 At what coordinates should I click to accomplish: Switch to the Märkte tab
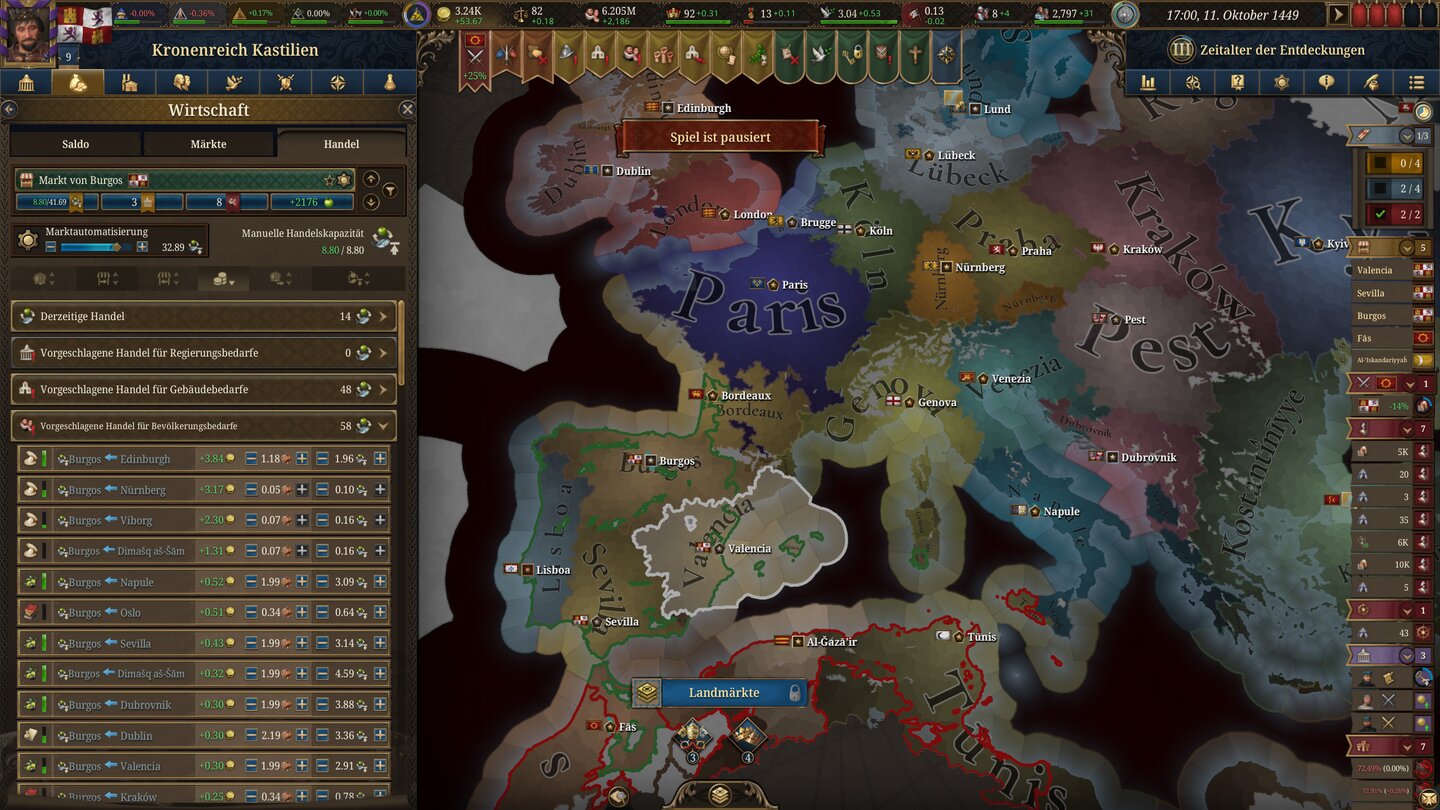(x=209, y=143)
